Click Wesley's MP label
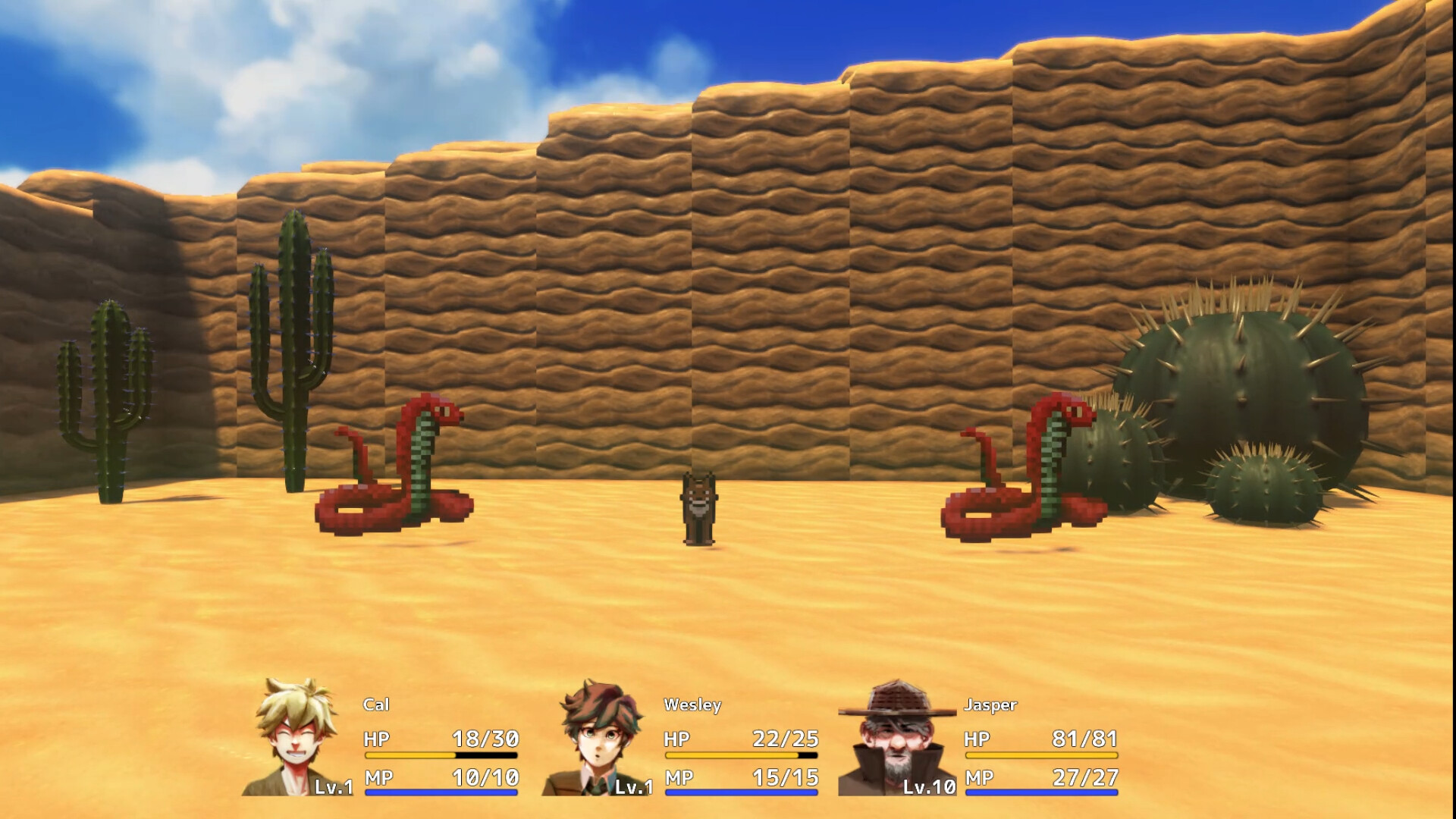 pos(676,777)
